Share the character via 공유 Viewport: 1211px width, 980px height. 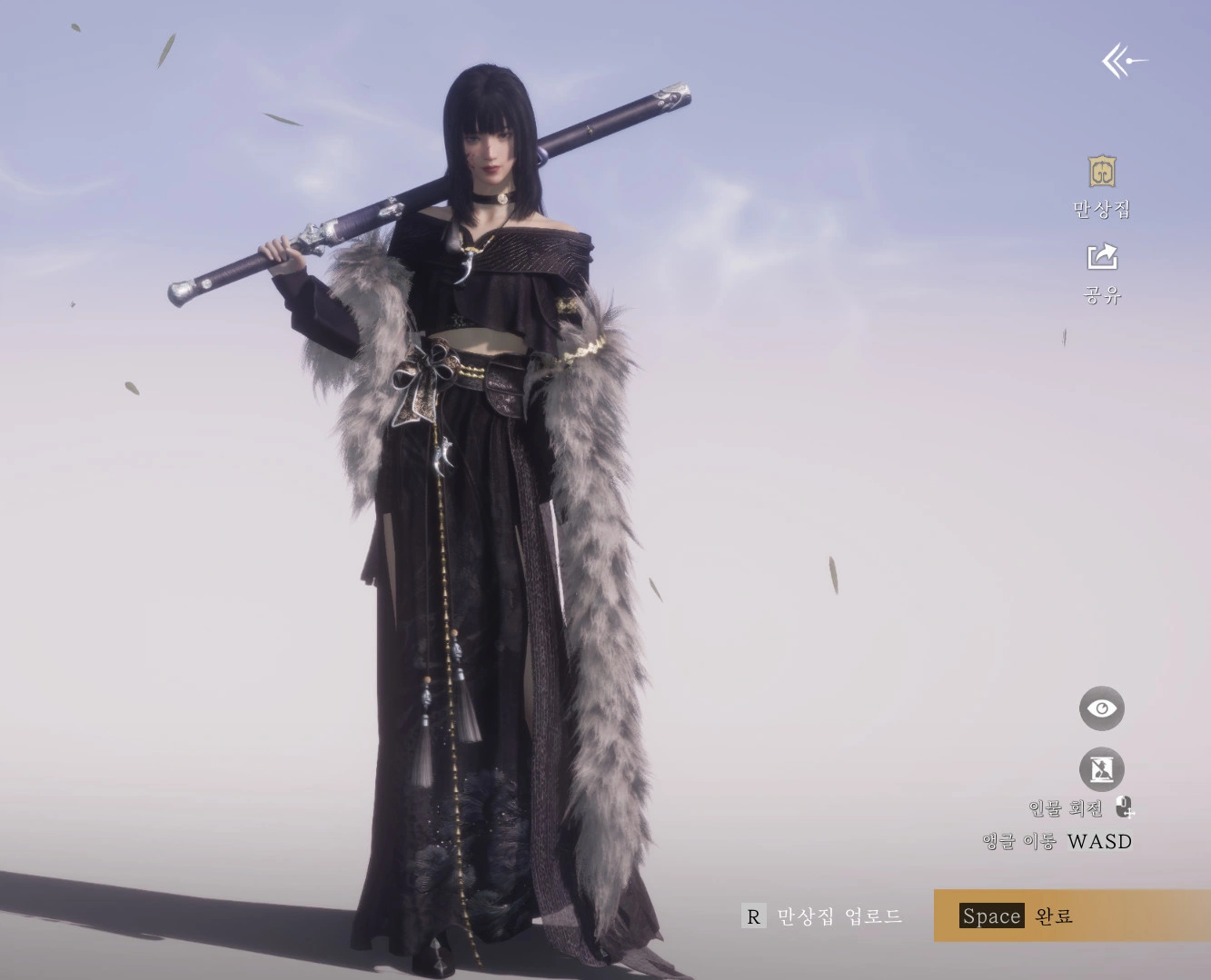point(1102,258)
